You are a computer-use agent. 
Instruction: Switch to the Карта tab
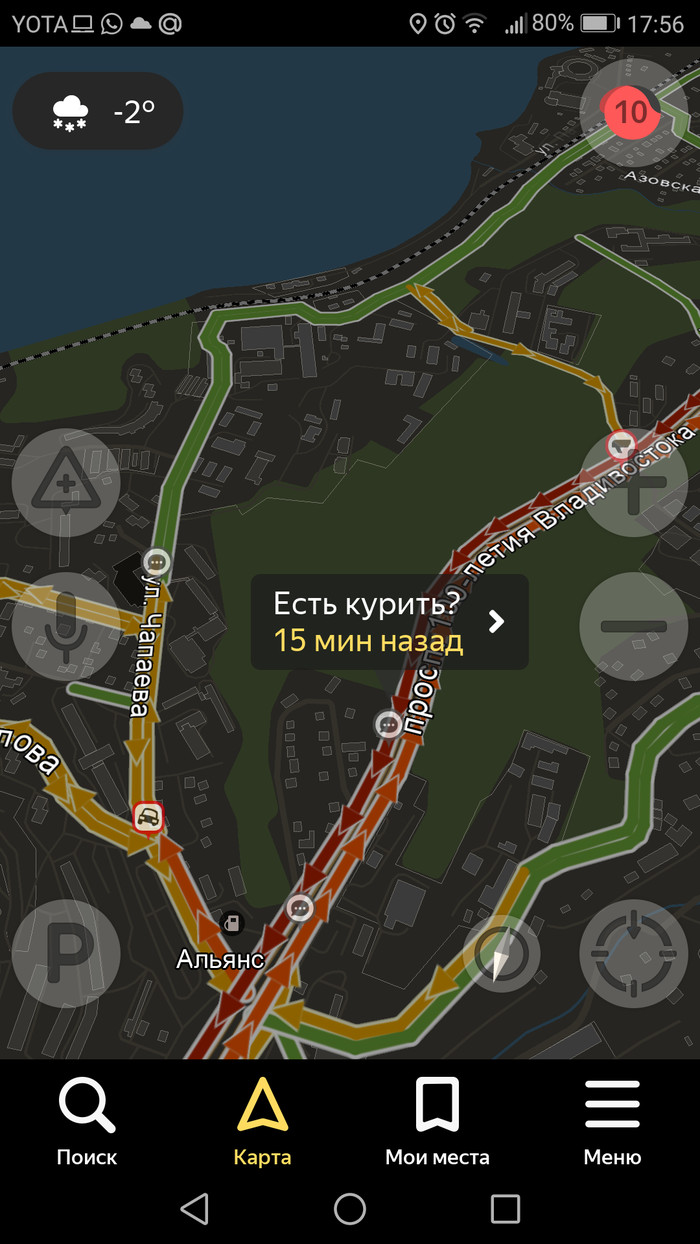(262, 1121)
